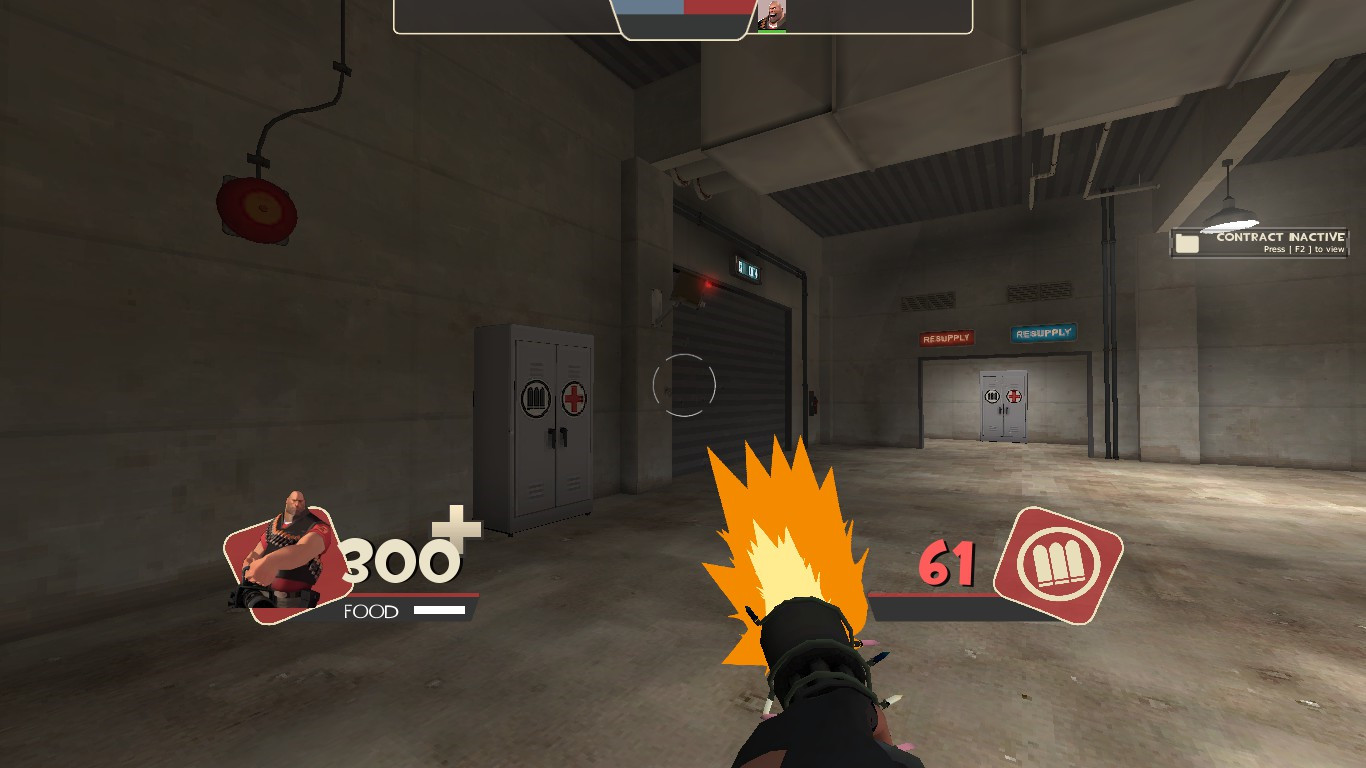Click the fist emblem on the left locker door
The image size is (1366, 768).
point(533,397)
